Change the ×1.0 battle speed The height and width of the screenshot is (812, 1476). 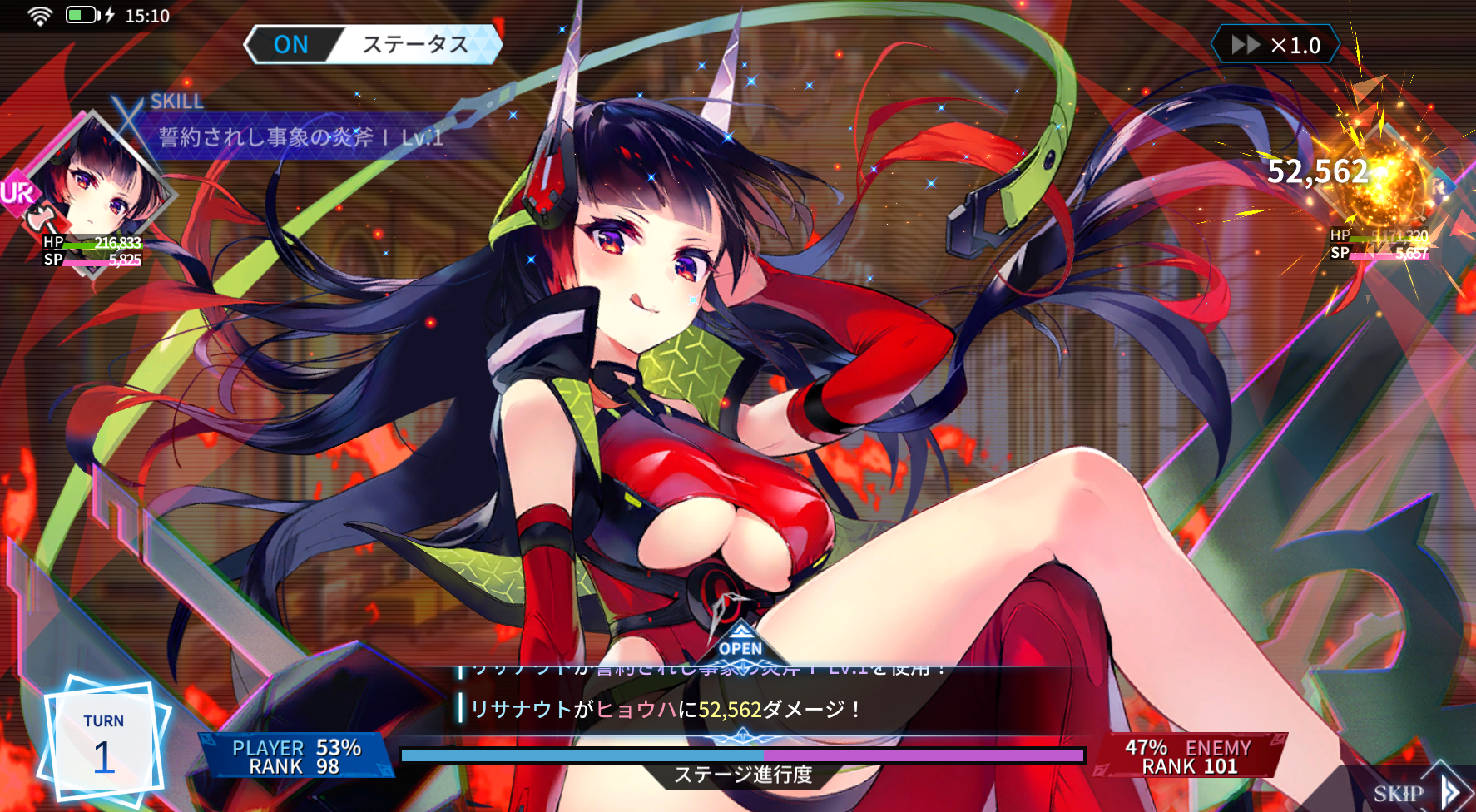[1275, 45]
